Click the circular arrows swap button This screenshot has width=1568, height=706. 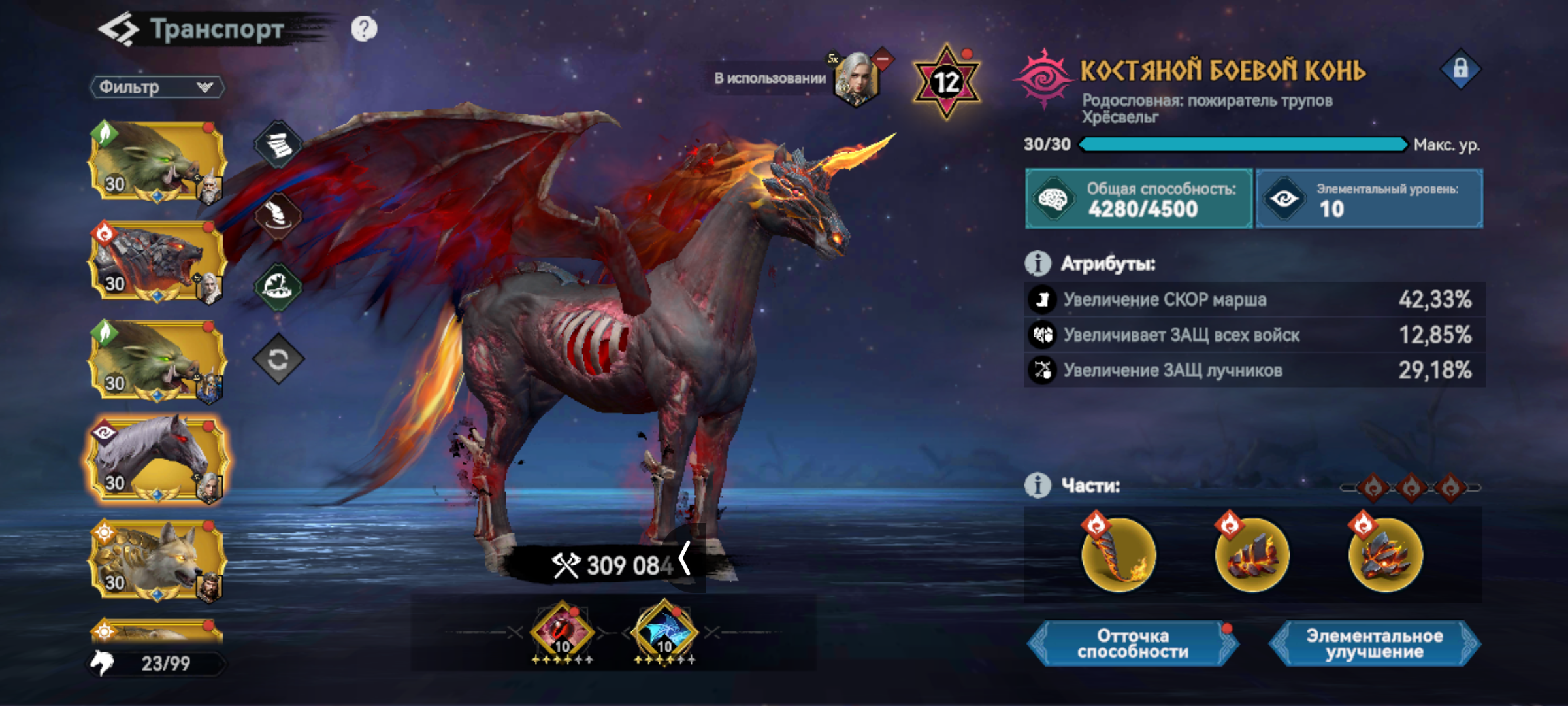pos(278,359)
